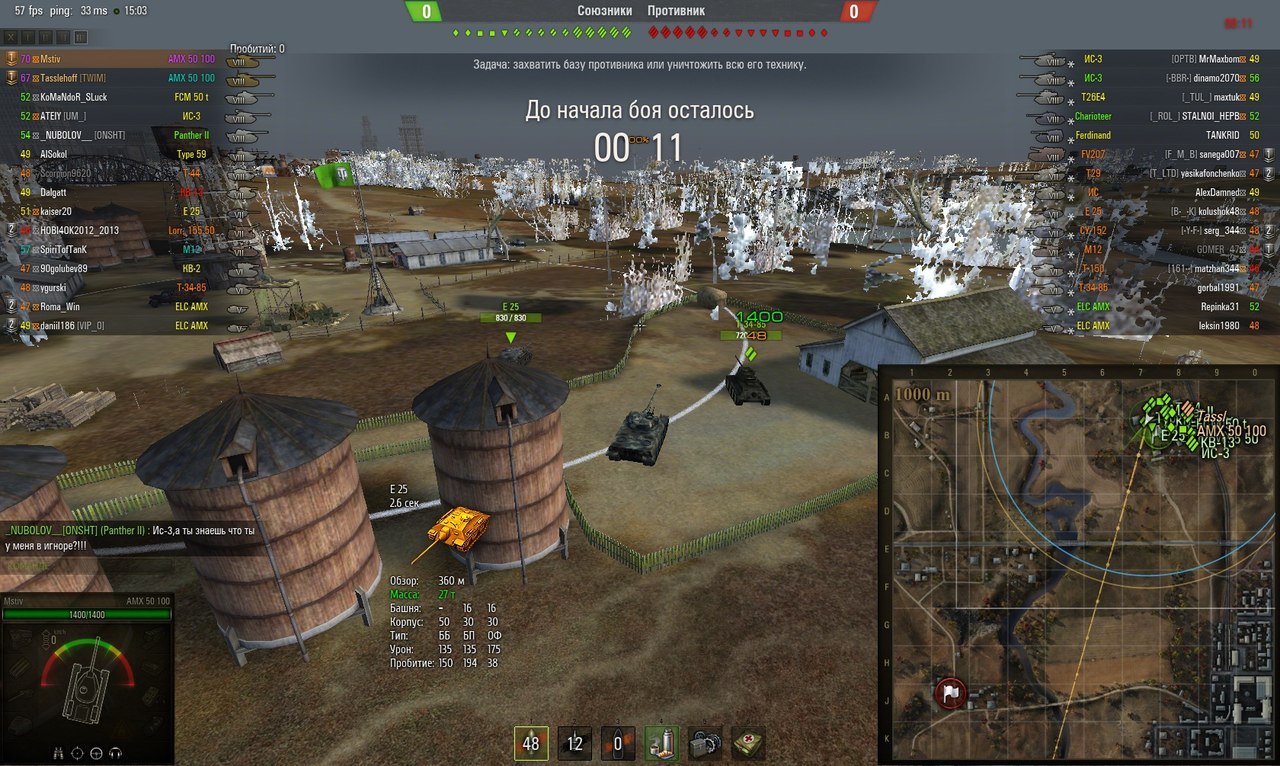The width and height of the screenshot is (1280, 766).
Task: Select the armor-piercing shell slot showing 48
Action: point(530,743)
